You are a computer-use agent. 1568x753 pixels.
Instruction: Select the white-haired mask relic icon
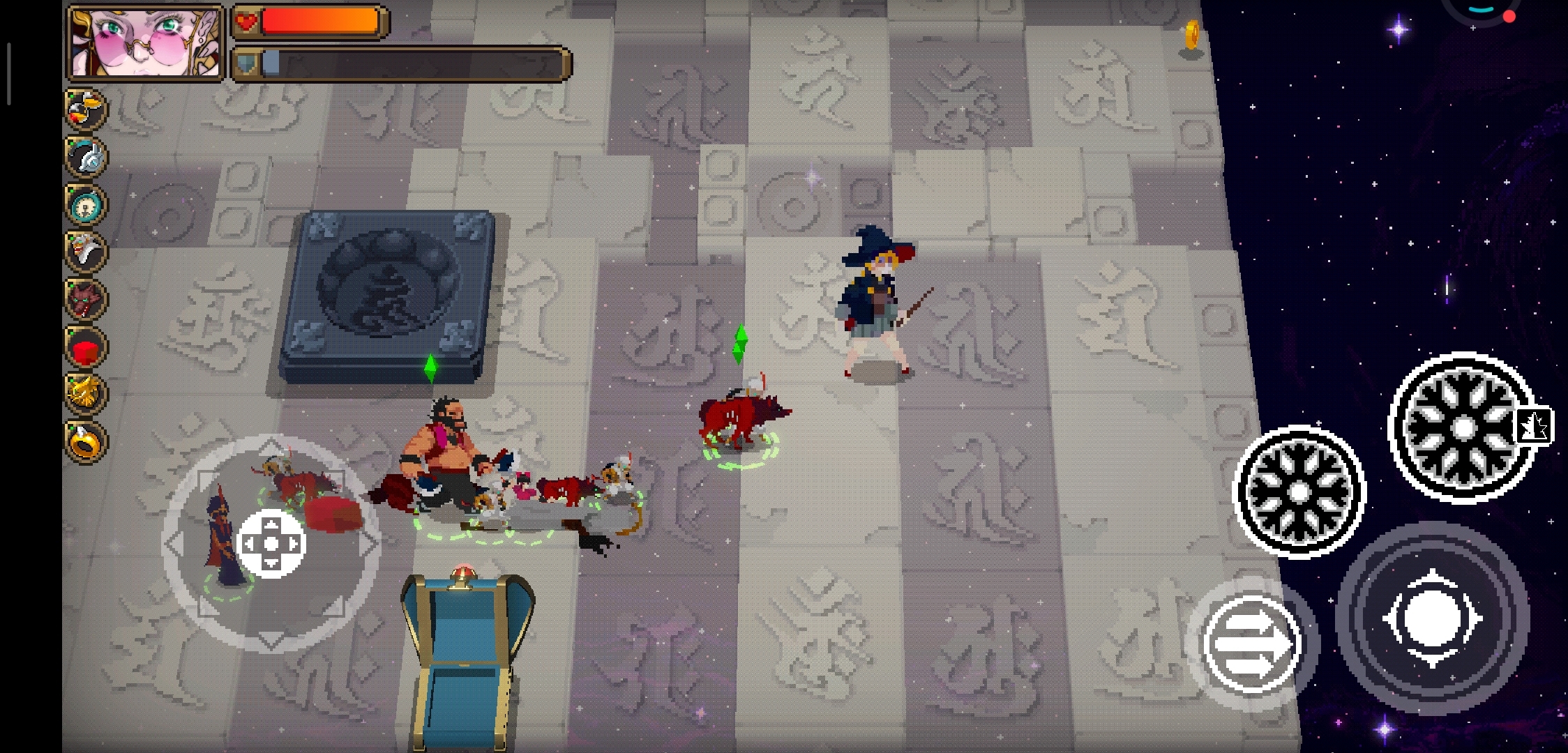pos(86,251)
